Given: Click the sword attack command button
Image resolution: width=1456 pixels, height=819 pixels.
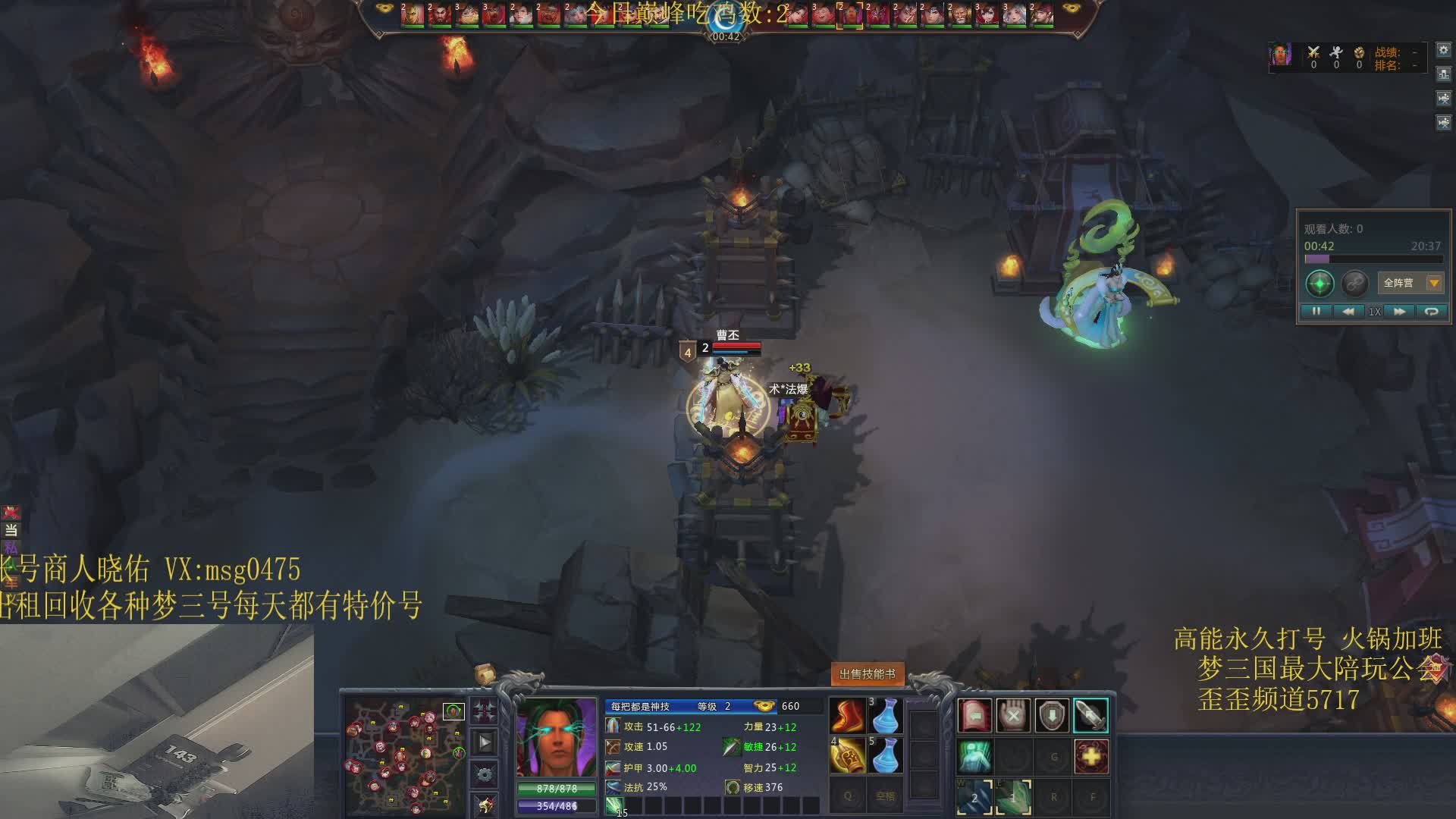Looking at the screenshot, I should (1090, 715).
